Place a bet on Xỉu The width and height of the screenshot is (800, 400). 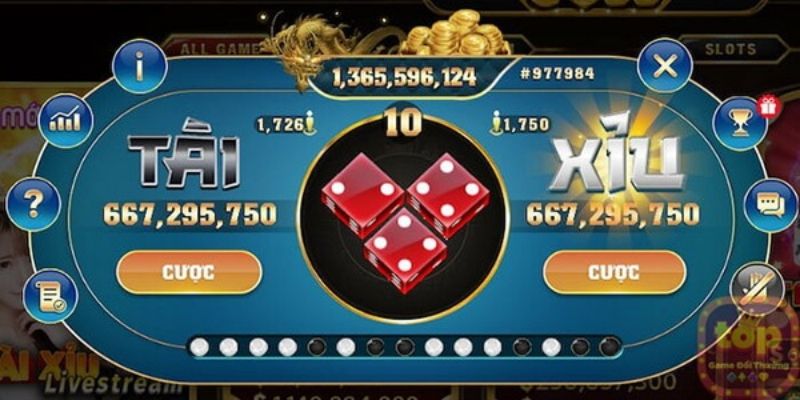[x=614, y=271]
